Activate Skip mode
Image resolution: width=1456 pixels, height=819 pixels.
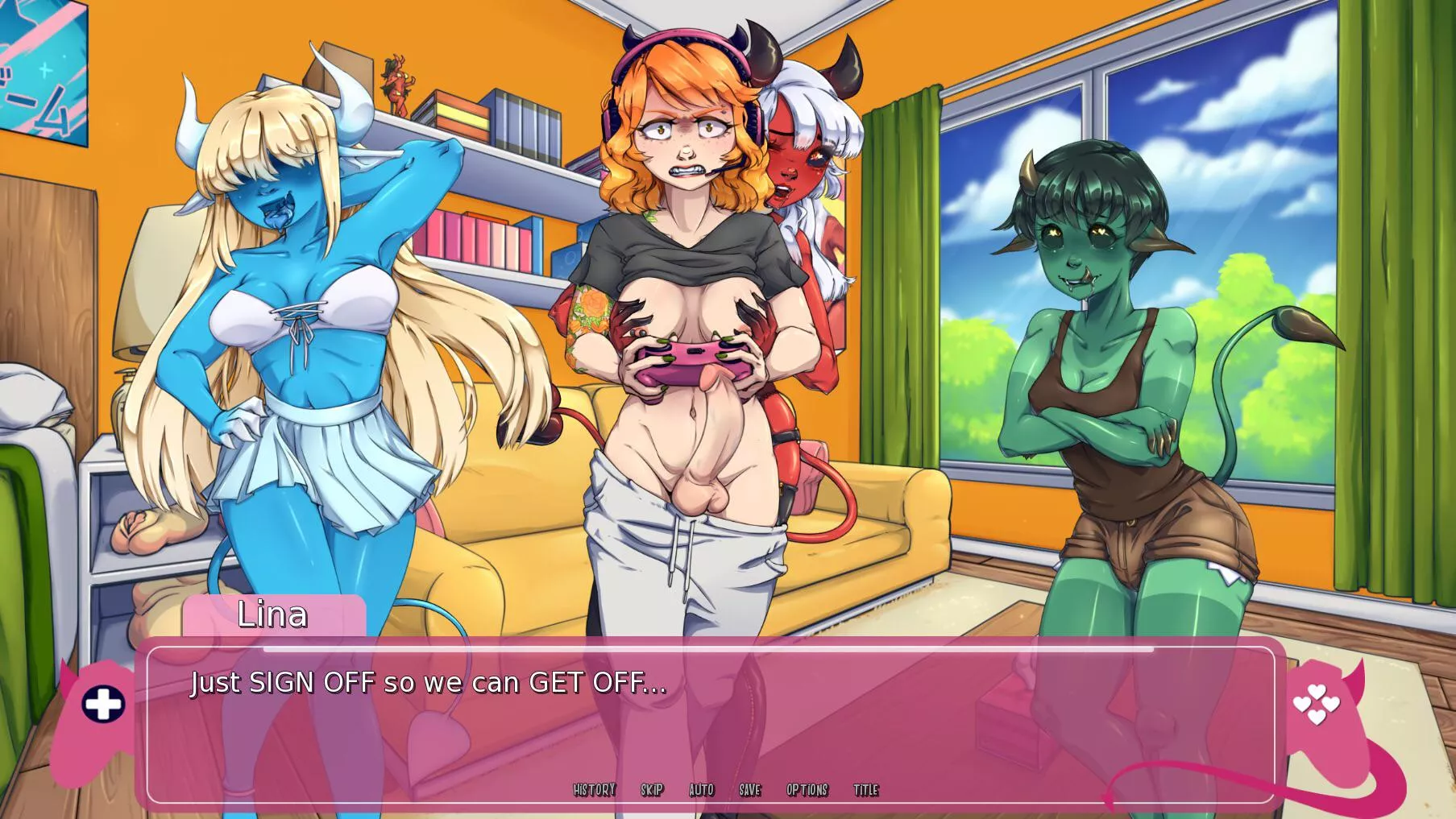click(x=652, y=790)
